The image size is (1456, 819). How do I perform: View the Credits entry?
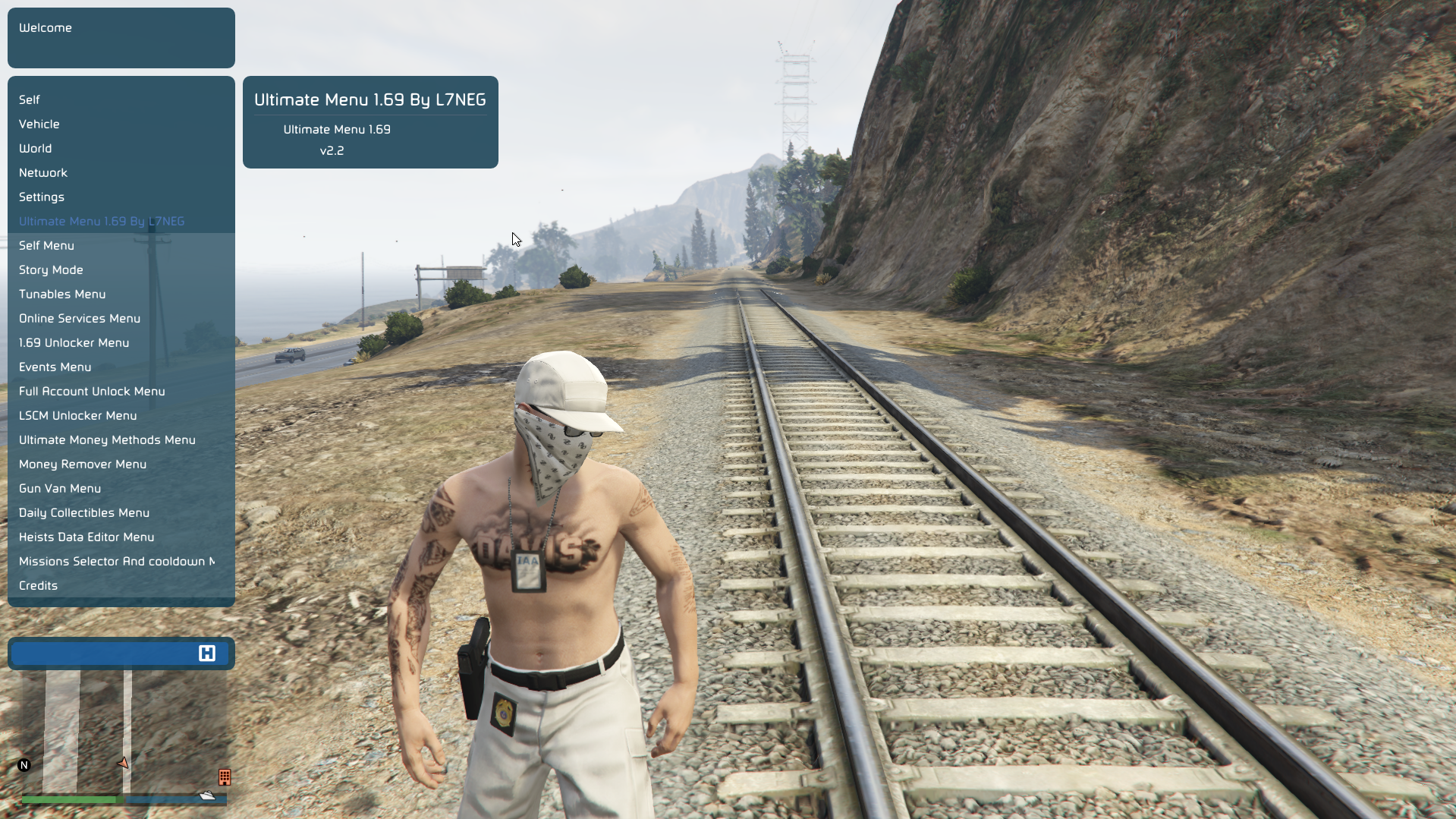[x=39, y=585]
